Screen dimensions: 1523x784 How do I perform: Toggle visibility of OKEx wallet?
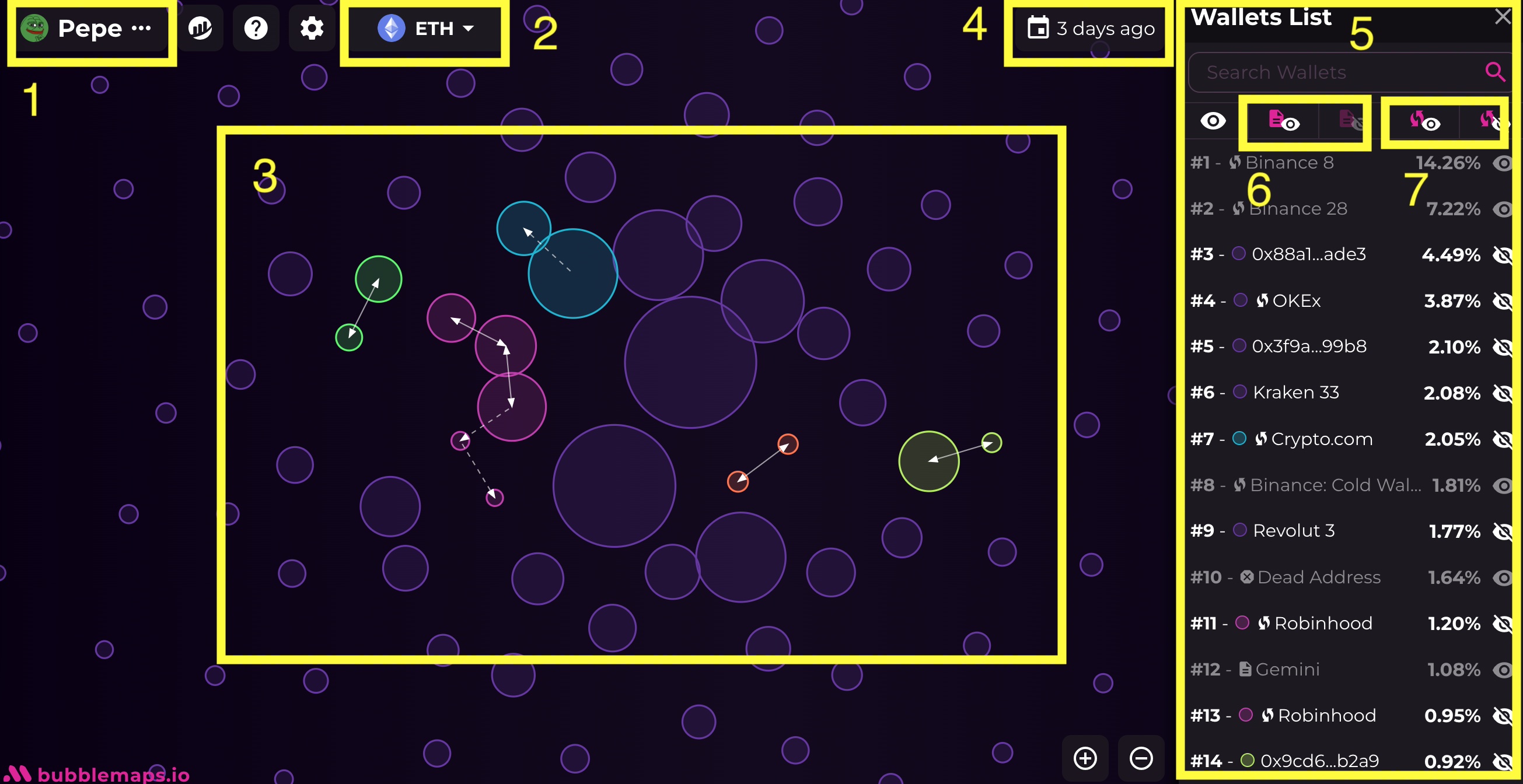coord(1502,302)
